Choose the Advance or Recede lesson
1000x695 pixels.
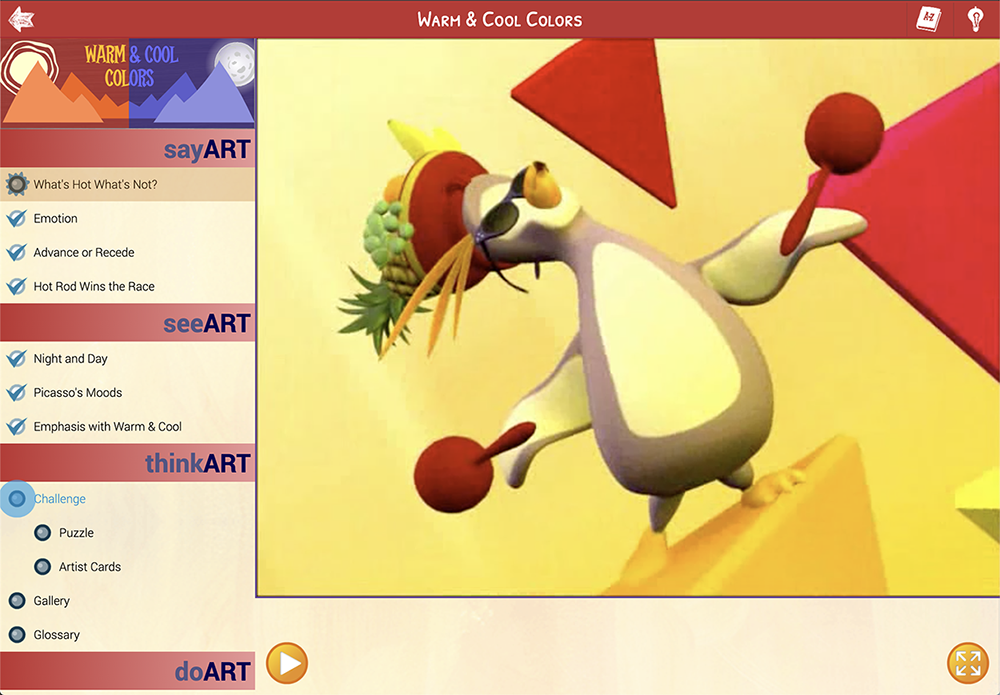click(83, 253)
